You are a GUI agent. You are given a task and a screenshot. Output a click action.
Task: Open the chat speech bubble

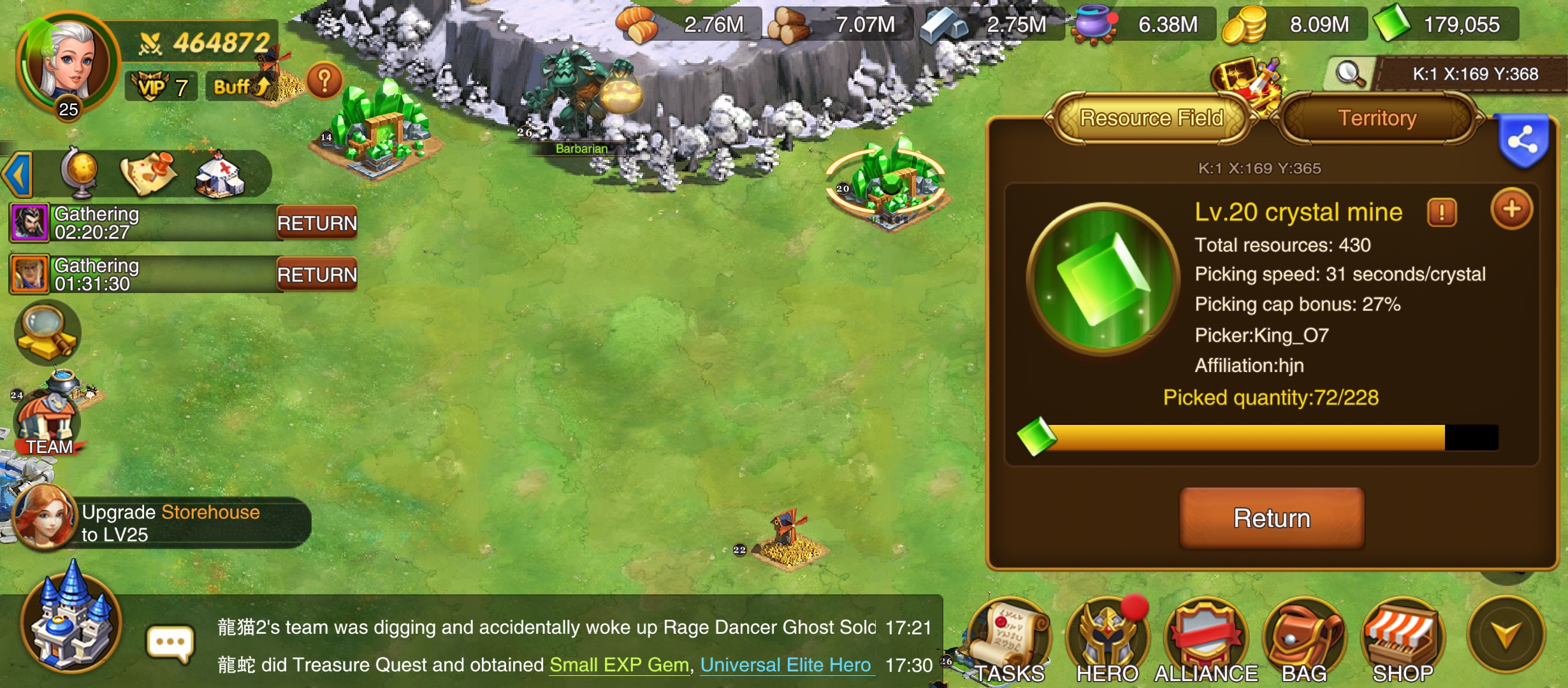(x=170, y=643)
